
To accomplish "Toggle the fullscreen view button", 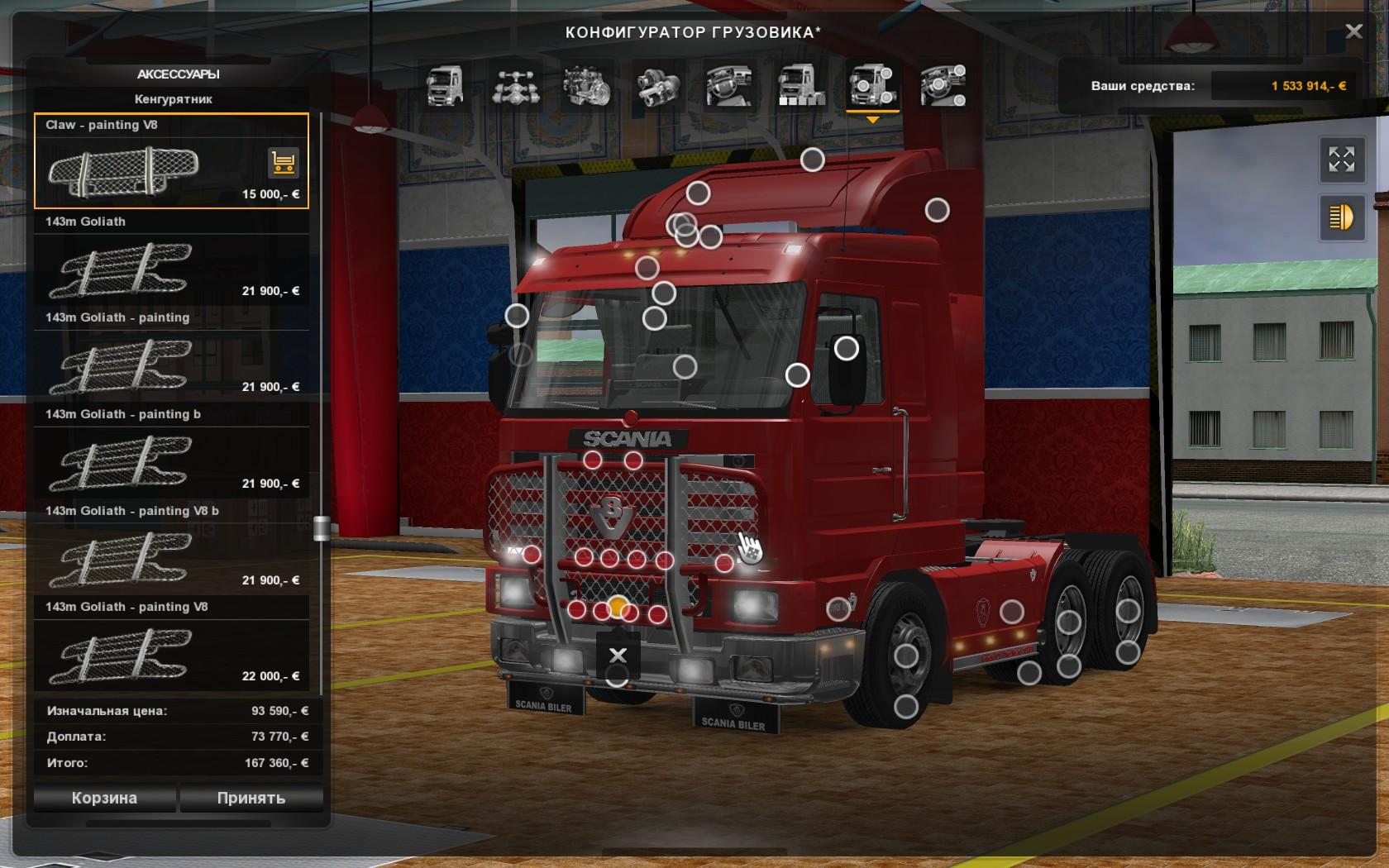I will click(x=1341, y=159).
